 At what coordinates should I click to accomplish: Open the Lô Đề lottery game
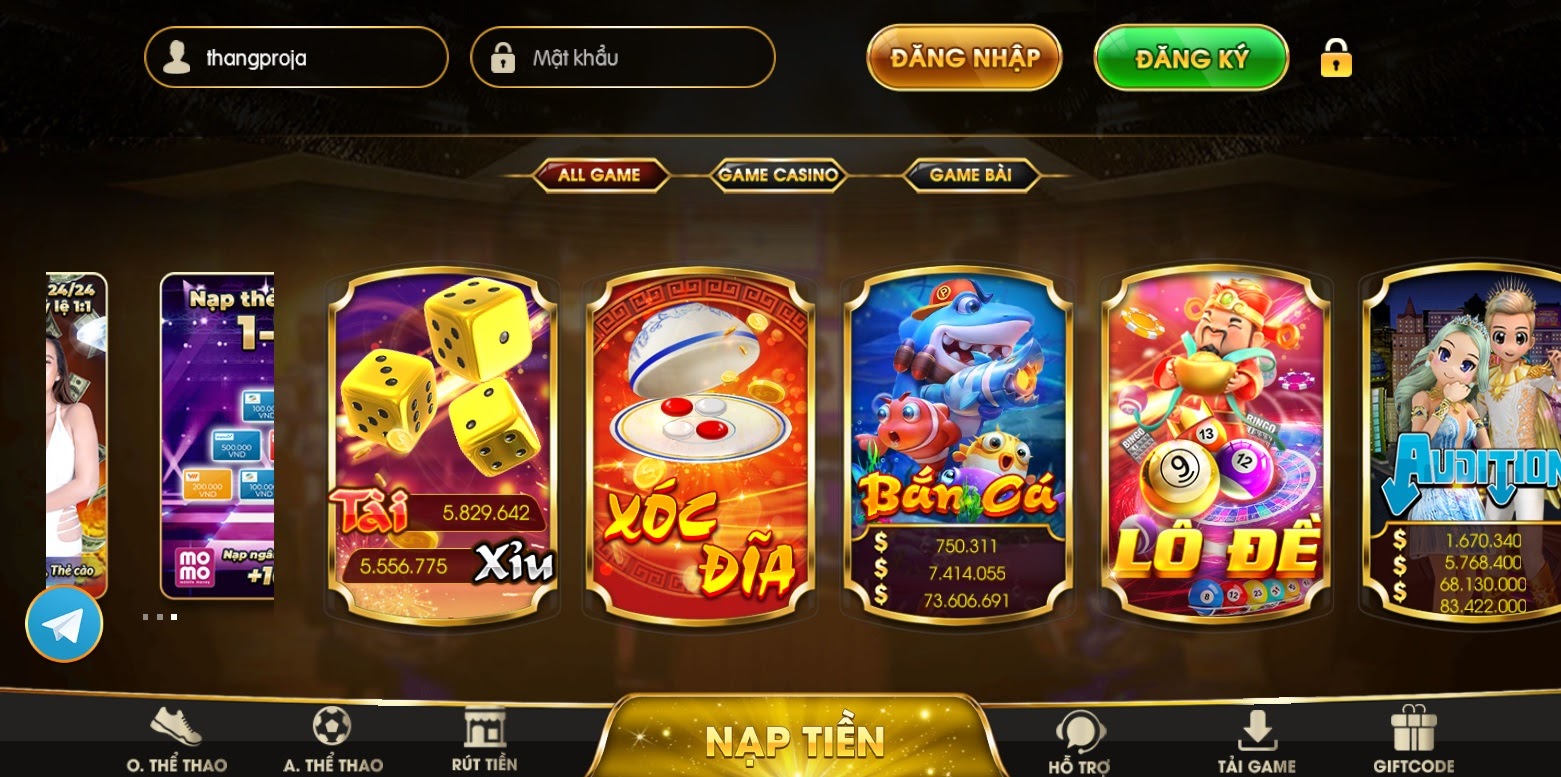[1215, 445]
